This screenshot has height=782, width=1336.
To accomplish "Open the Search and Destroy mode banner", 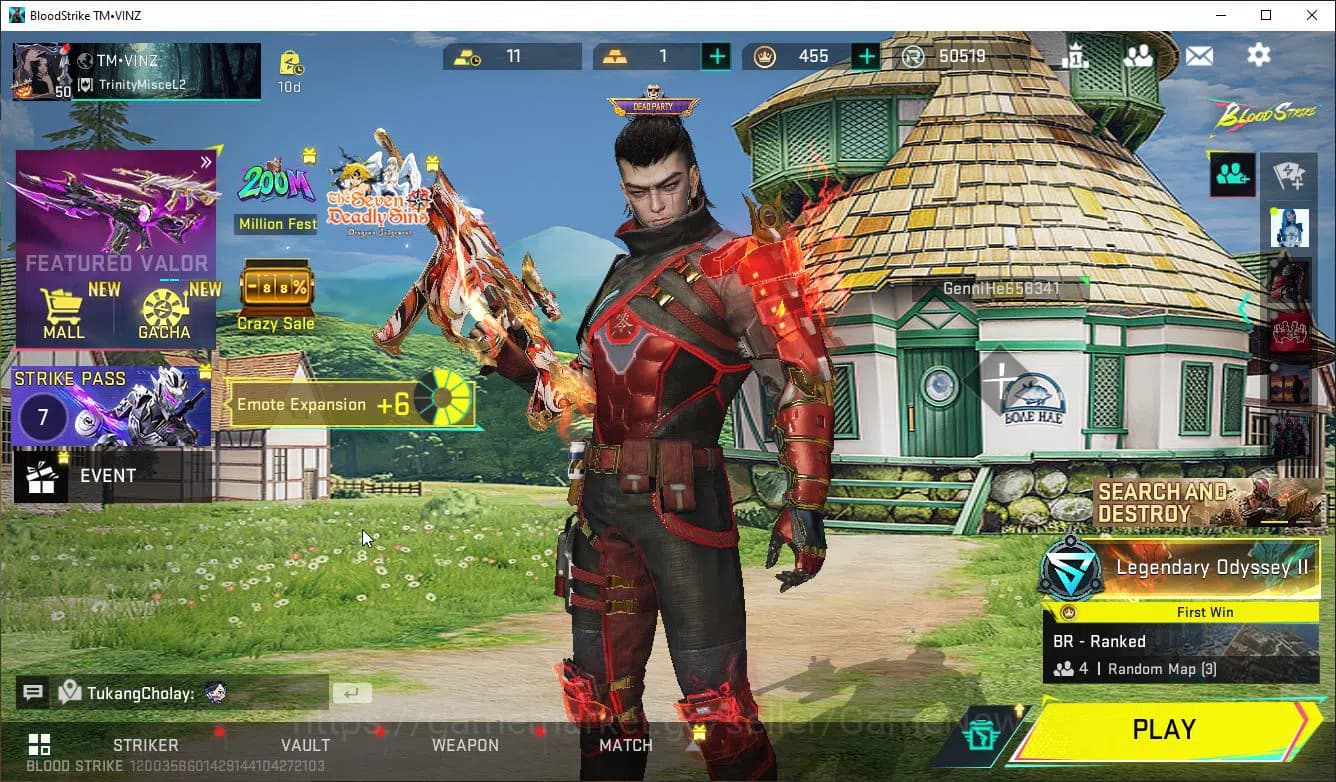I will coord(1207,502).
